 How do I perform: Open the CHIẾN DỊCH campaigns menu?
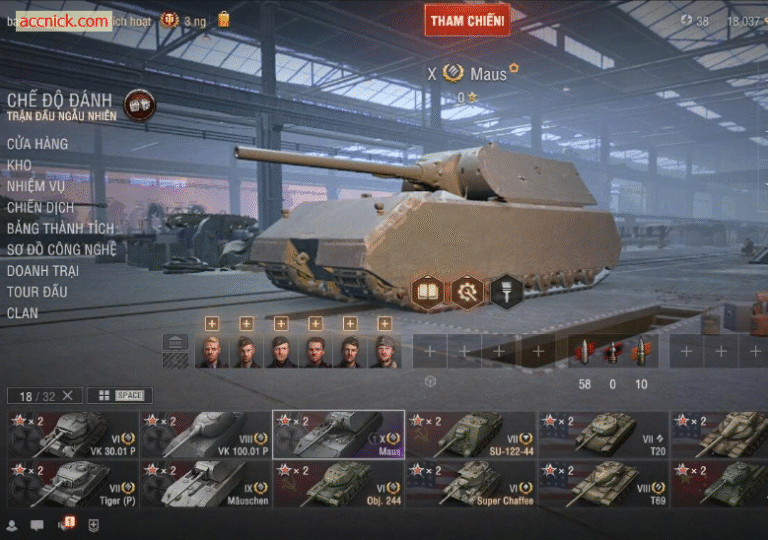(41, 207)
